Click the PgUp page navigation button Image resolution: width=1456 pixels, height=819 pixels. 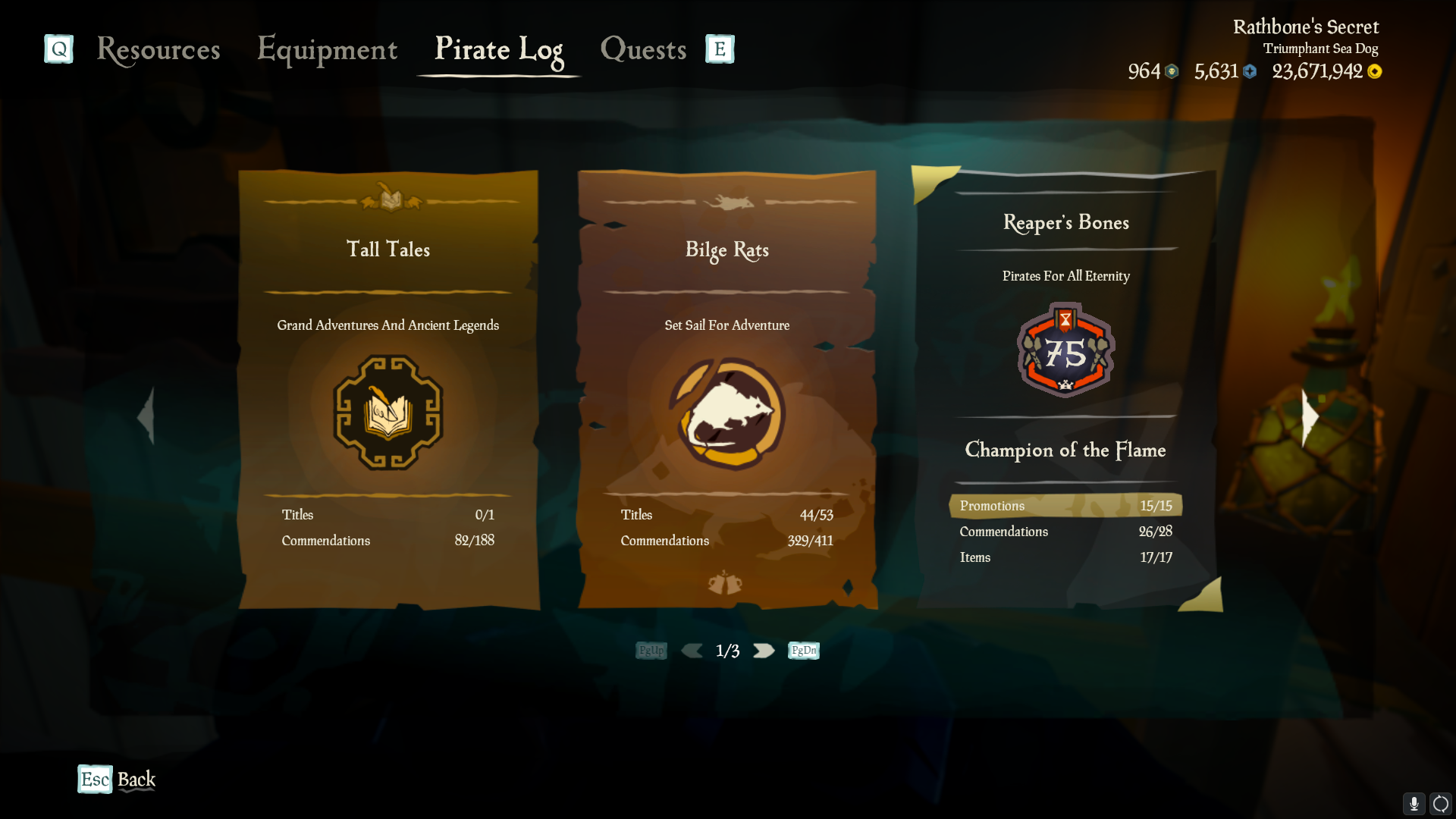pyautogui.click(x=651, y=650)
